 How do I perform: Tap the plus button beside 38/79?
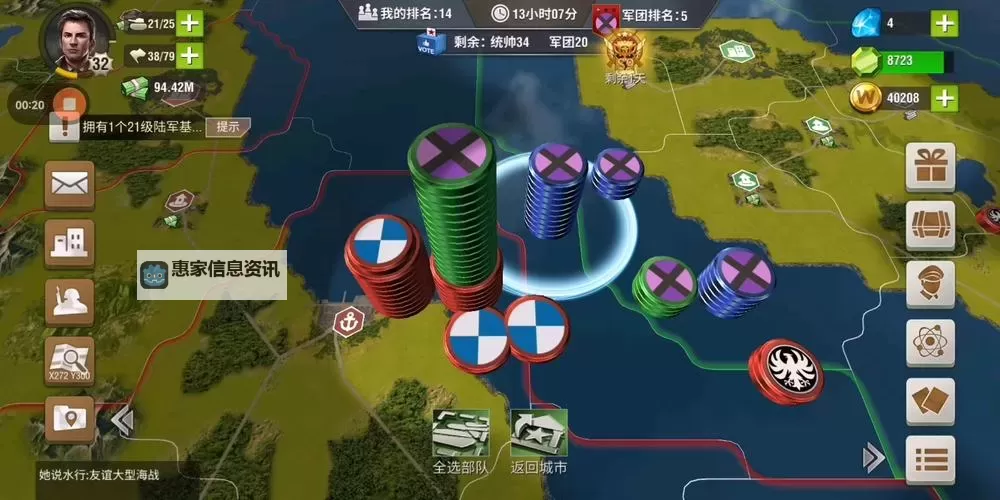click(x=189, y=56)
